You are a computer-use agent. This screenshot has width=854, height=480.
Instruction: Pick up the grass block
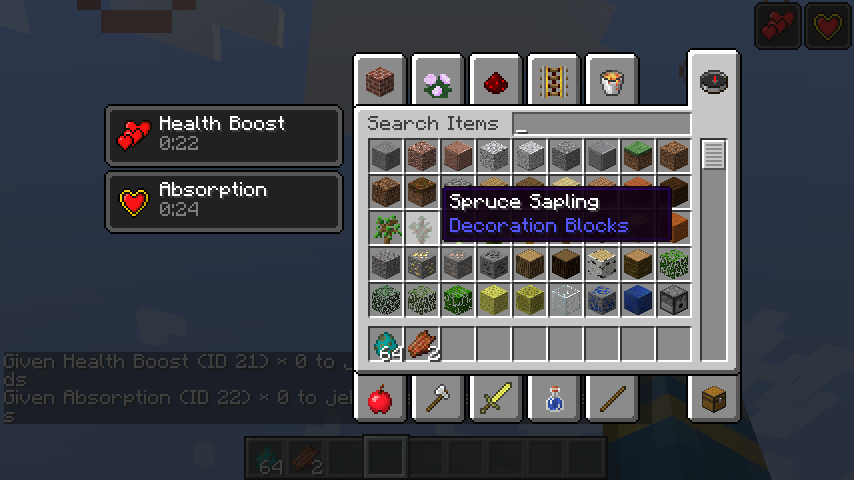click(x=636, y=155)
